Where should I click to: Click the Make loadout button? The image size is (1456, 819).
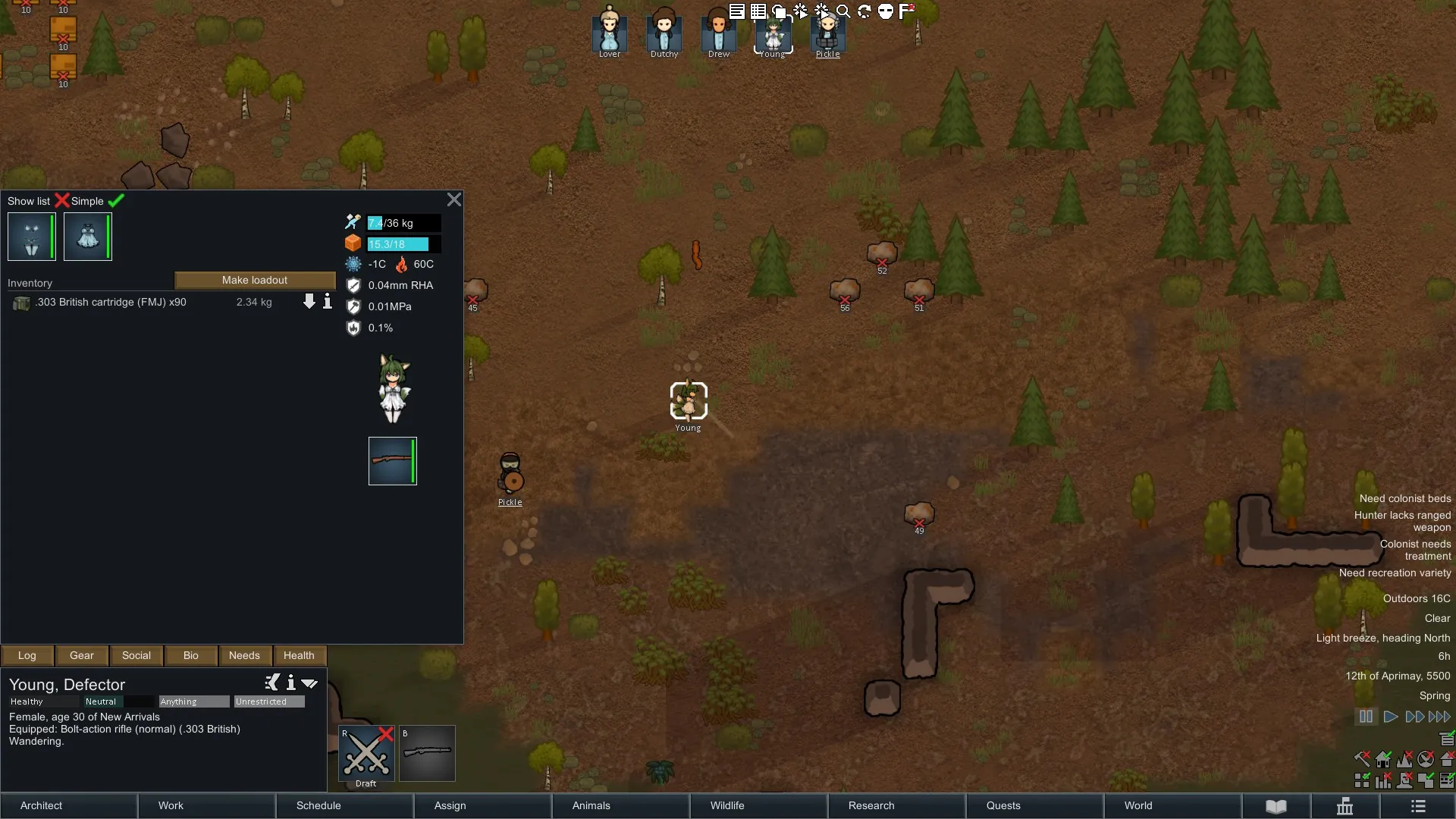pyautogui.click(x=255, y=281)
